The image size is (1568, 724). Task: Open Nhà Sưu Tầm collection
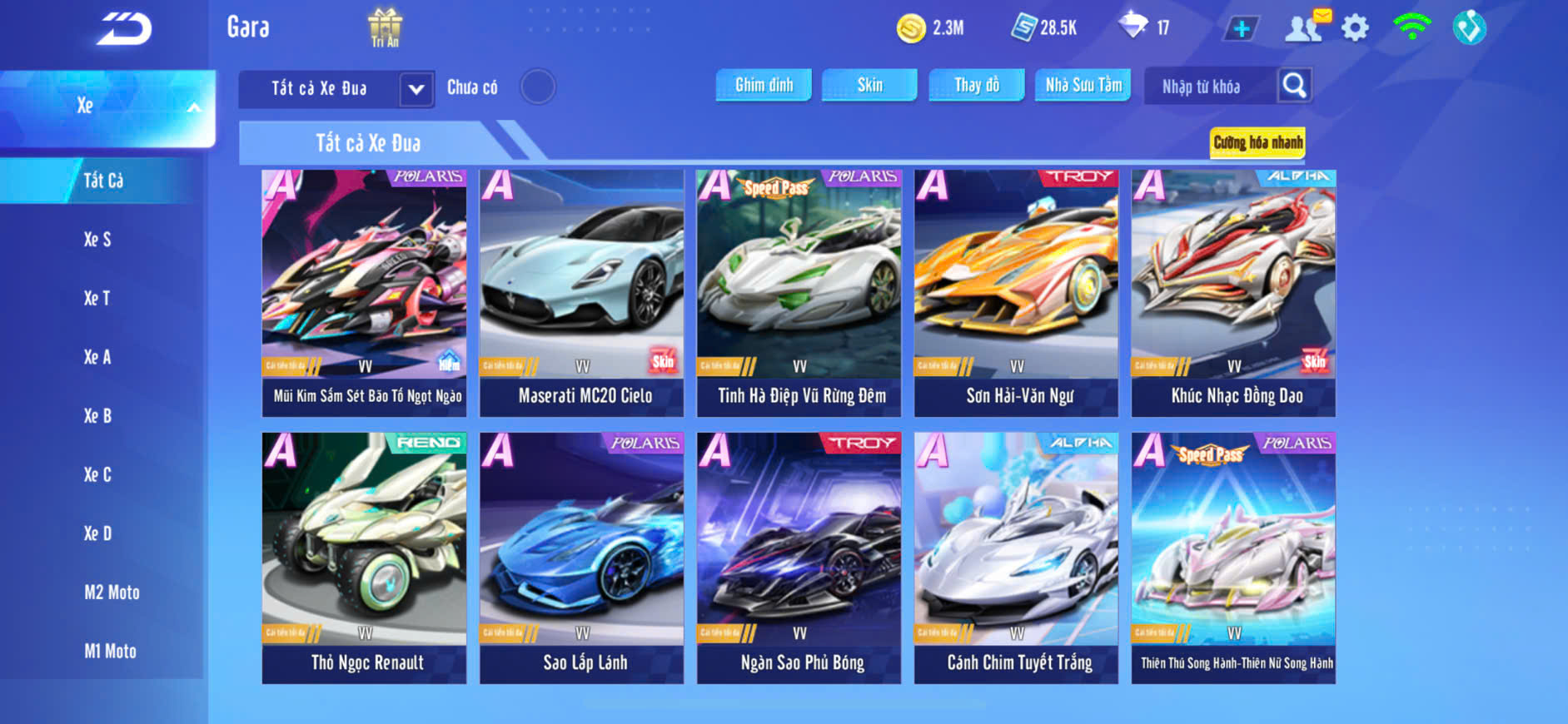[x=1083, y=85]
